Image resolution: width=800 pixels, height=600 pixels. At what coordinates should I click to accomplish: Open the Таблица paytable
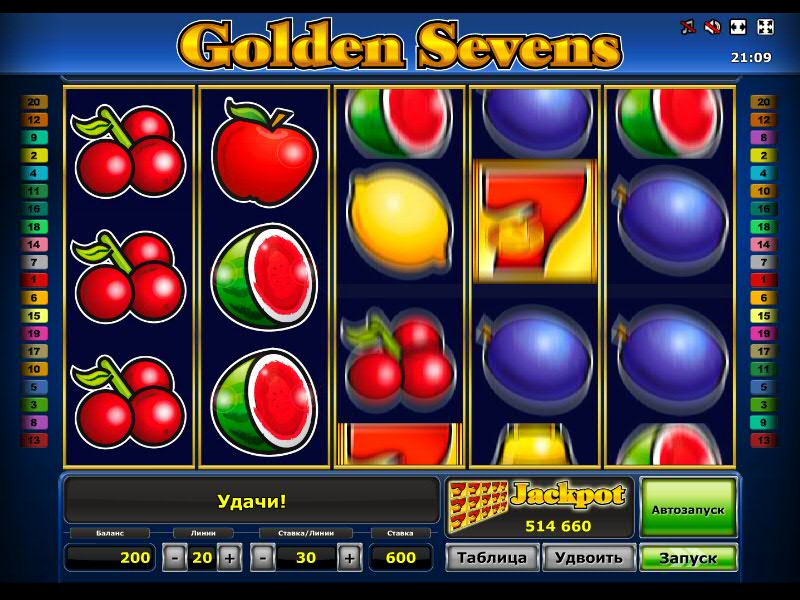click(492, 558)
